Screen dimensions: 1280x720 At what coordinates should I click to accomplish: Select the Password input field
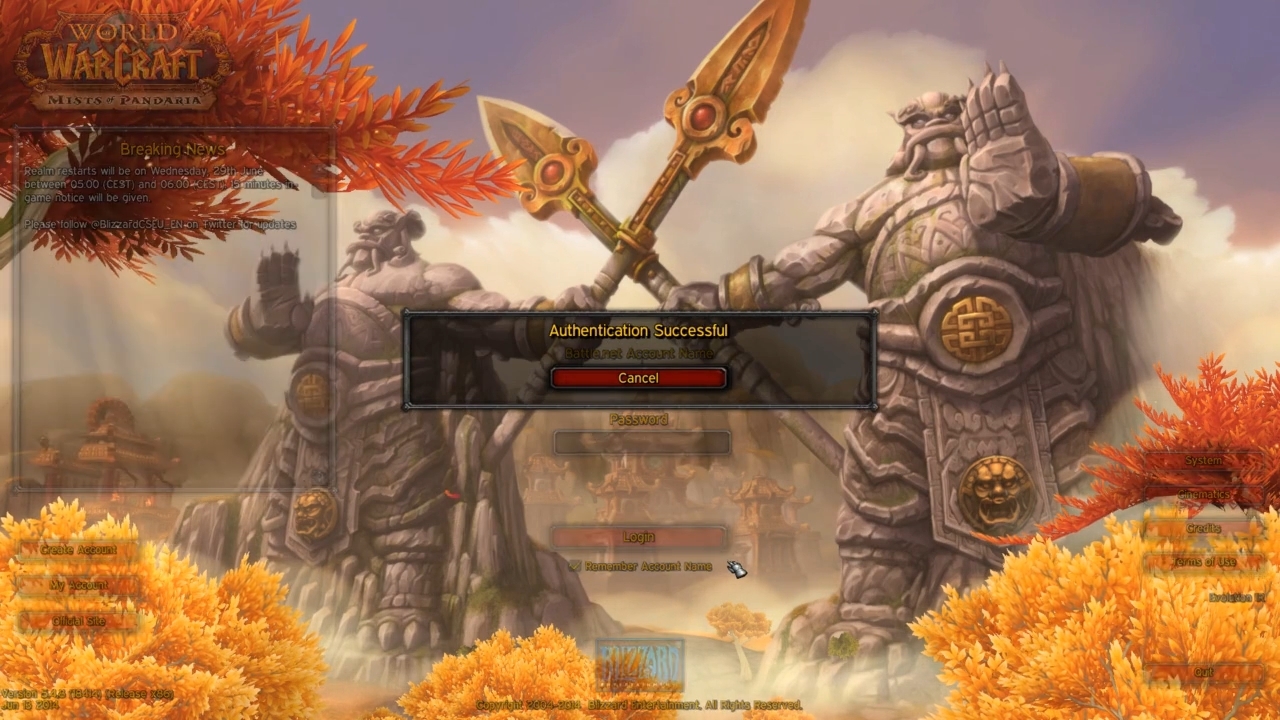tap(642, 443)
